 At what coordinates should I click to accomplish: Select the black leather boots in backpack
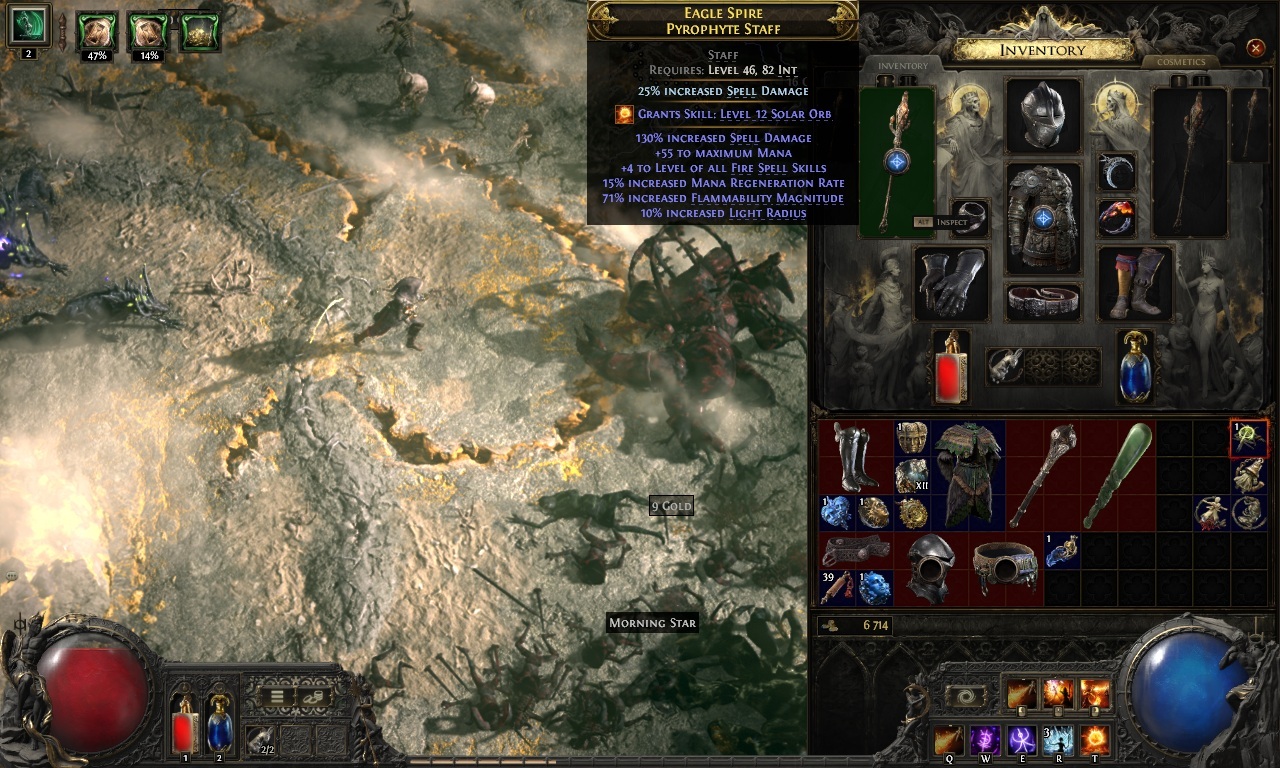855,457
